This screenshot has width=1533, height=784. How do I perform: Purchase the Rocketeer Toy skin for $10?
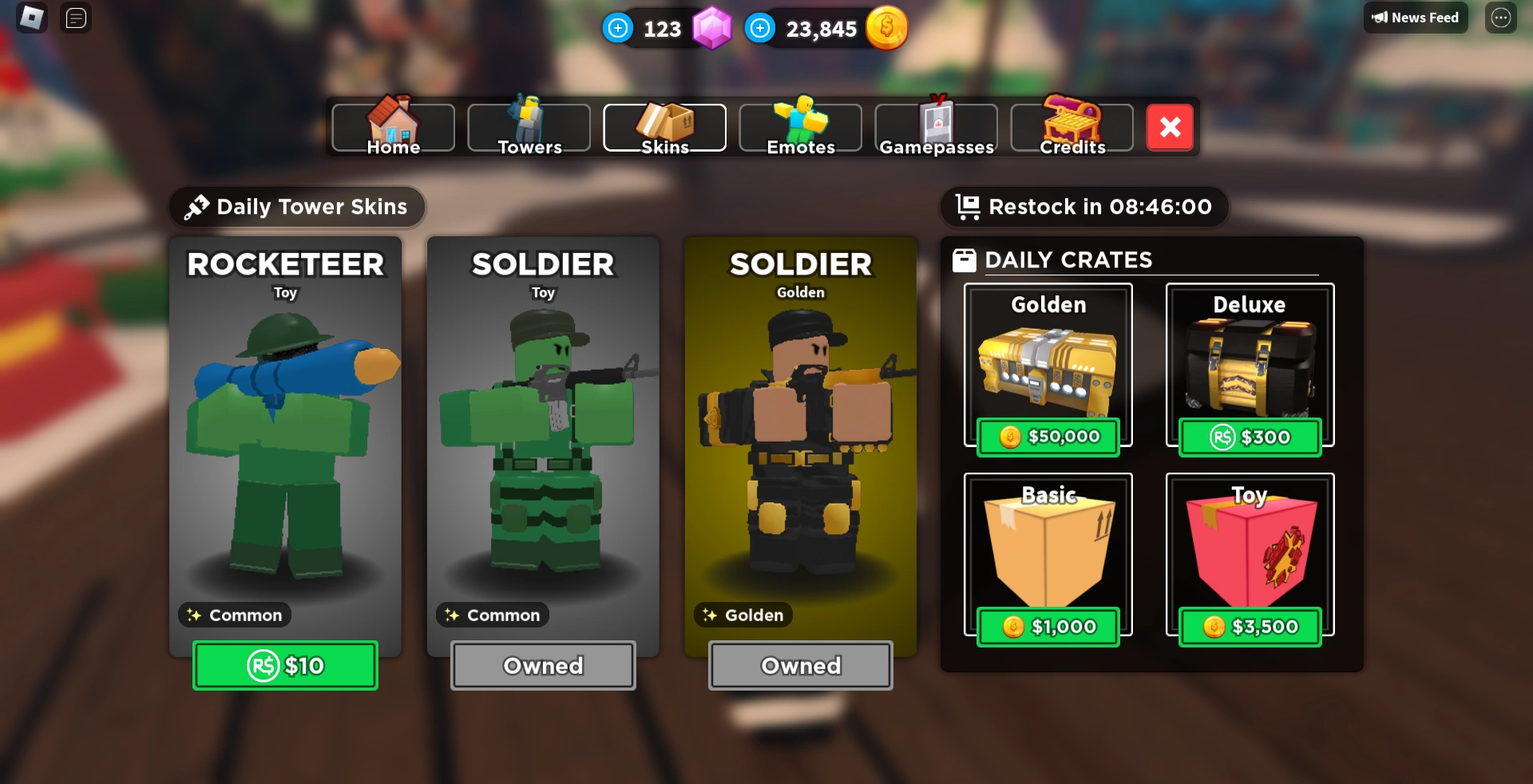coord(285,665)
